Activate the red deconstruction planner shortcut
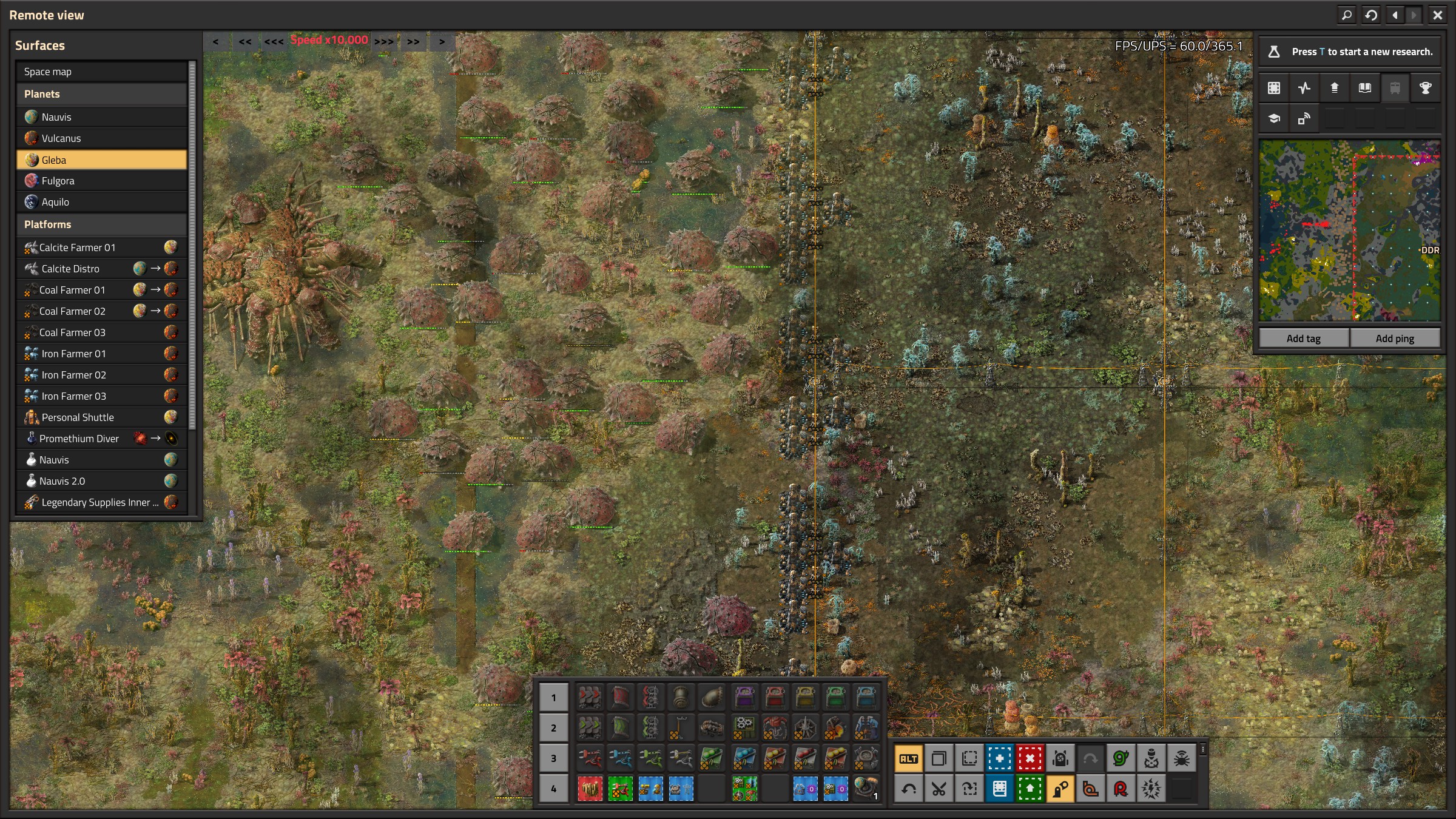 pyautogui.click(x=1030, y=758)
